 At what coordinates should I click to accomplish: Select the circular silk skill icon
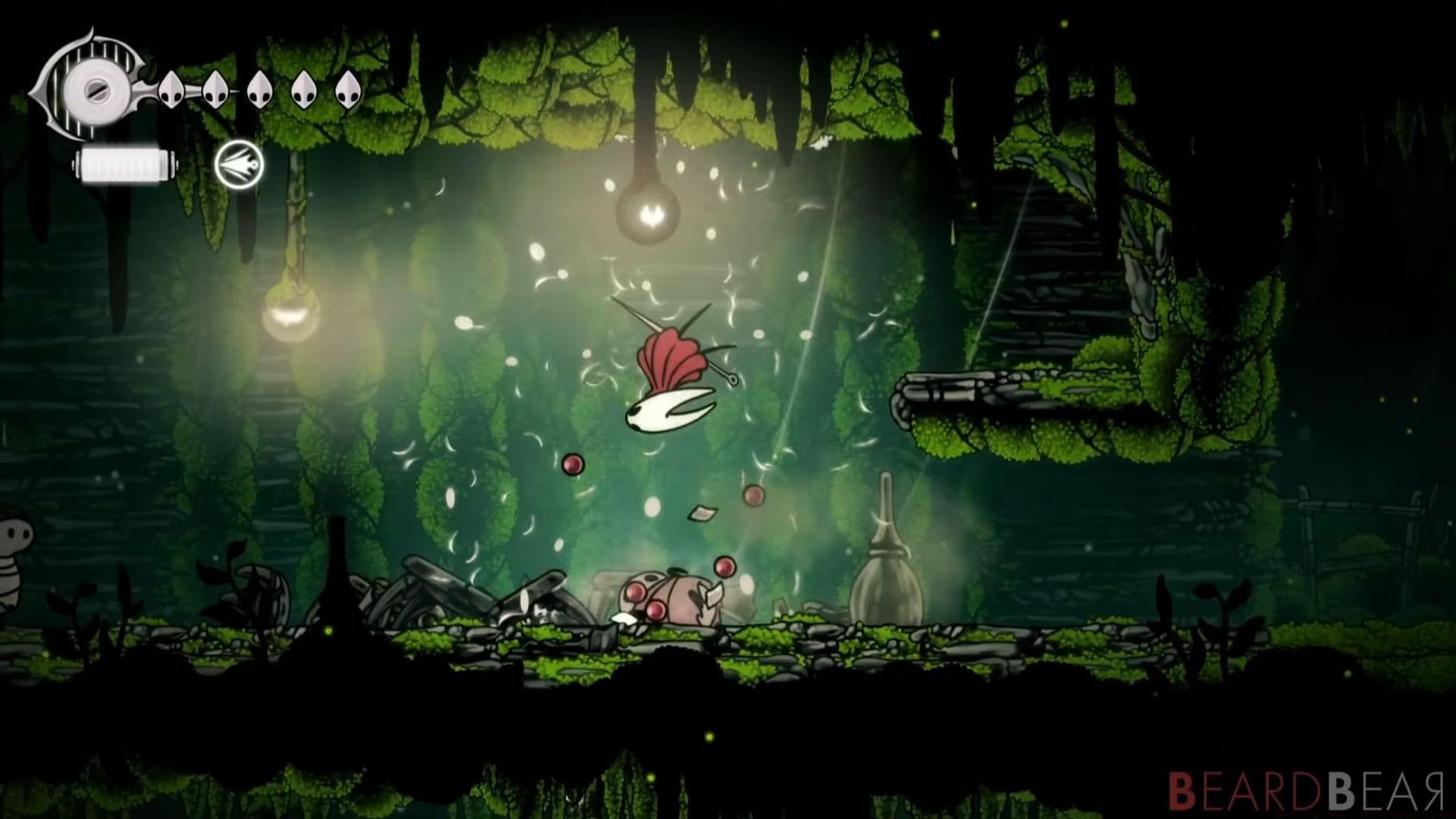click(x=239, y=165)
